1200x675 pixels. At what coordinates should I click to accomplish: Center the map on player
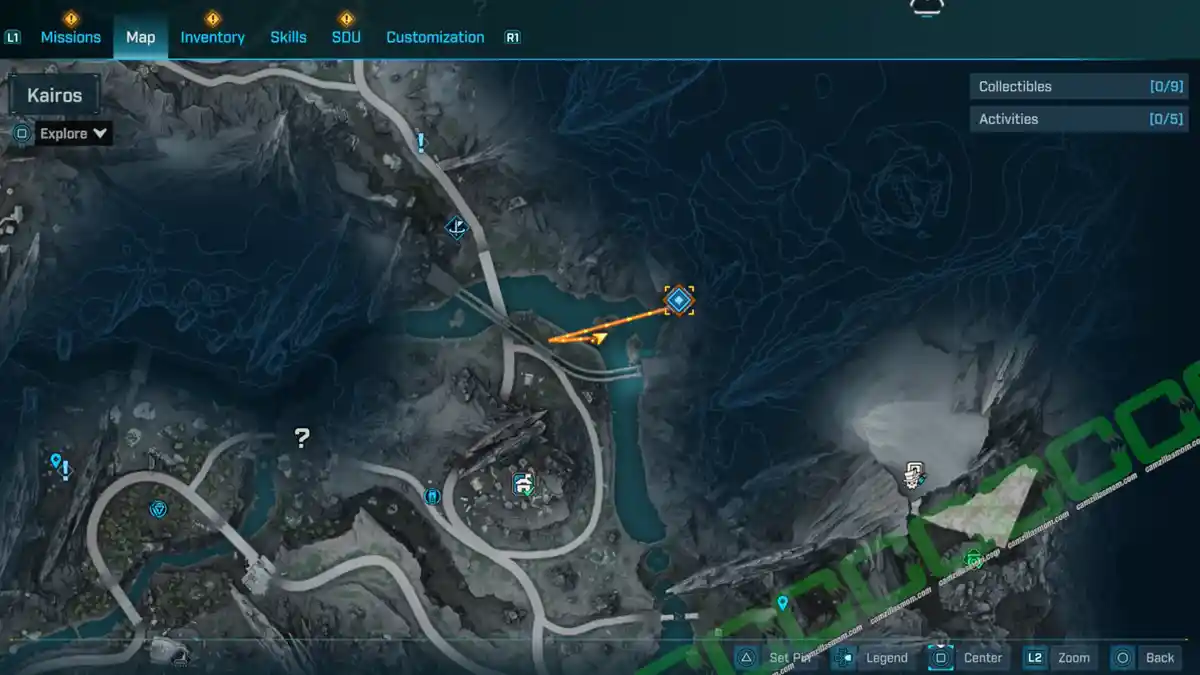(968, 657)
